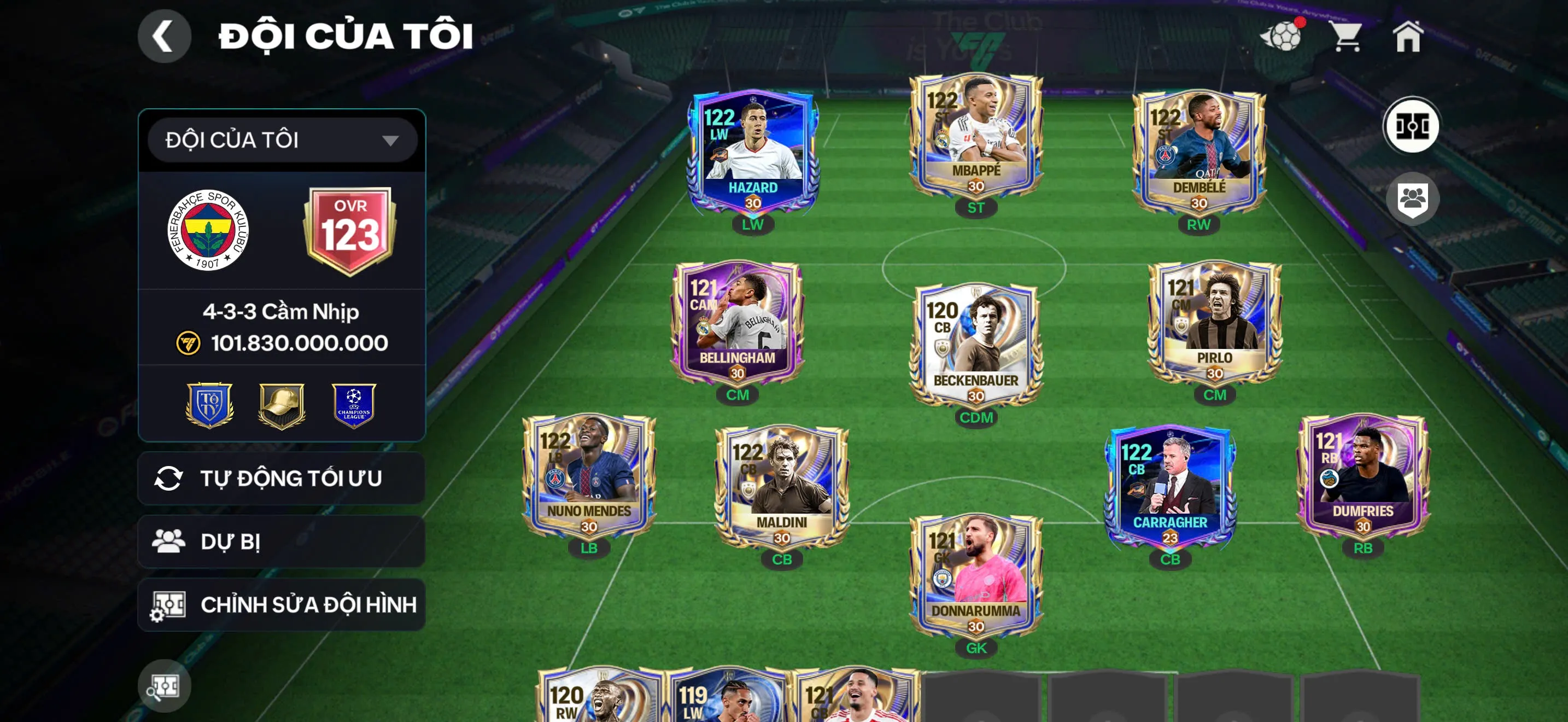Open DỰ BỊ to view substitutes
The height and width of the screenshot is (722, 1568).
click(280, 542)
